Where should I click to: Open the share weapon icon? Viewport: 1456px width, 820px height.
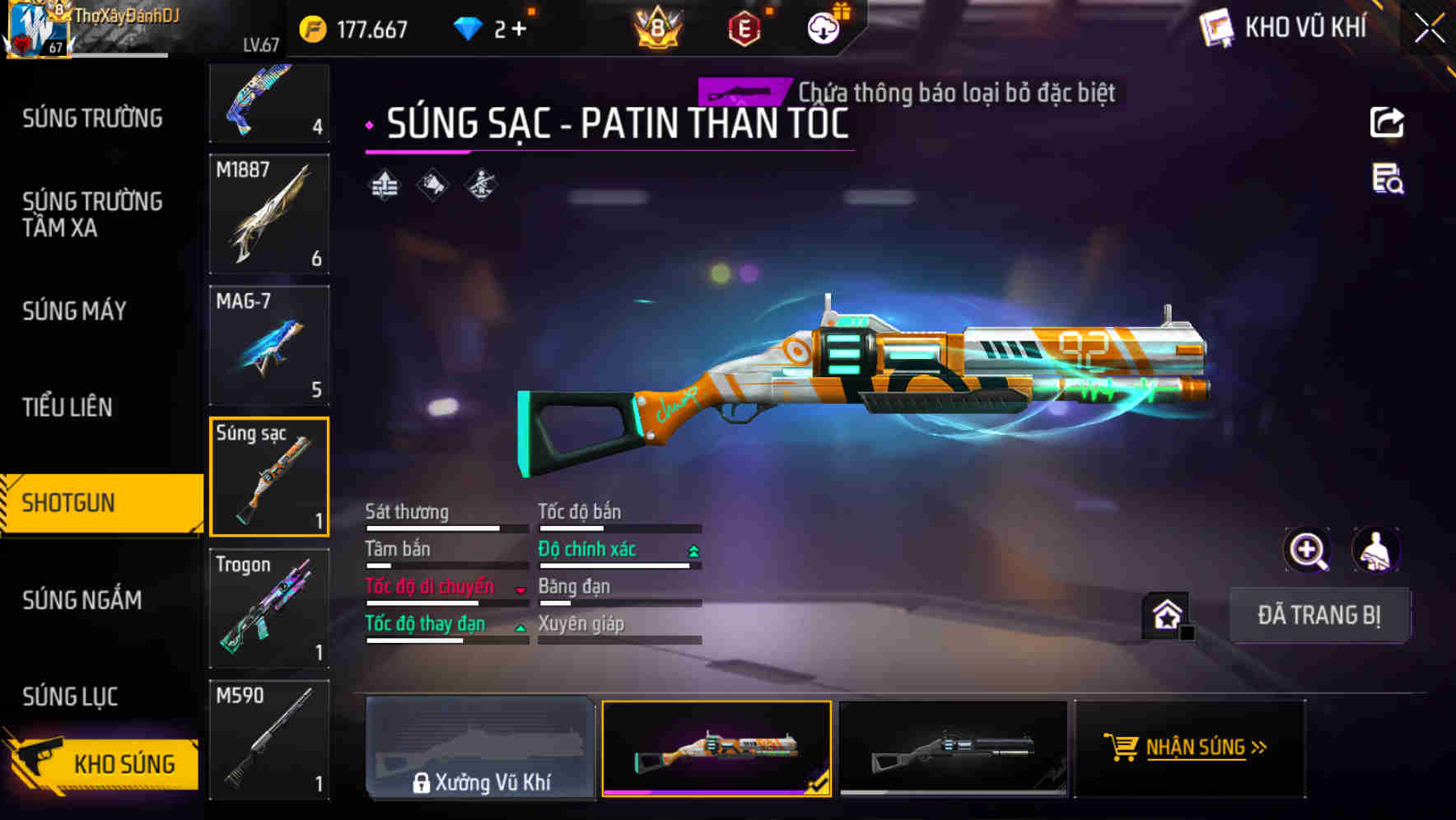click(1388, 122)
